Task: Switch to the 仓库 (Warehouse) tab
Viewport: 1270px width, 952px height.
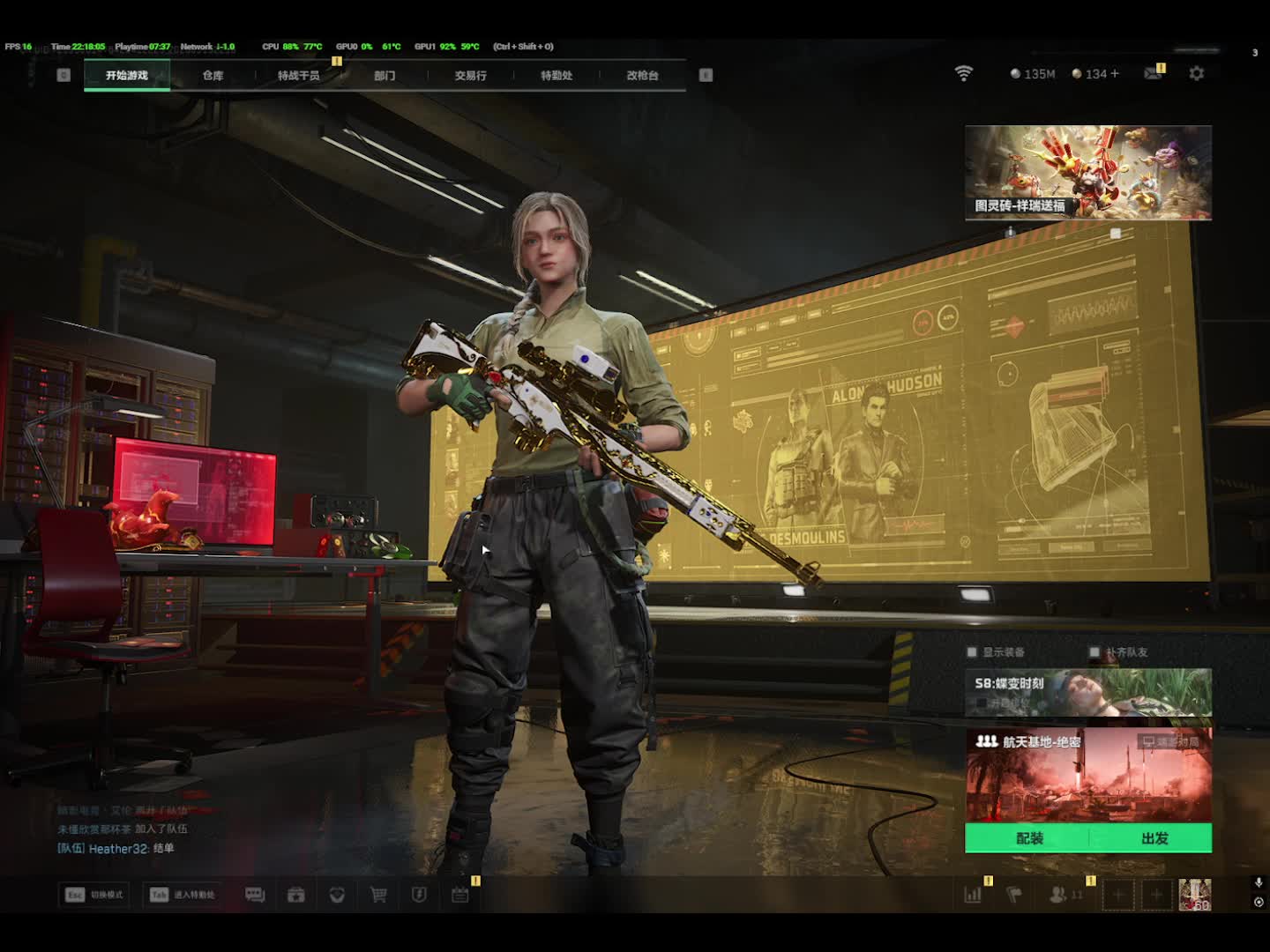Action: [x=213, y=76]
